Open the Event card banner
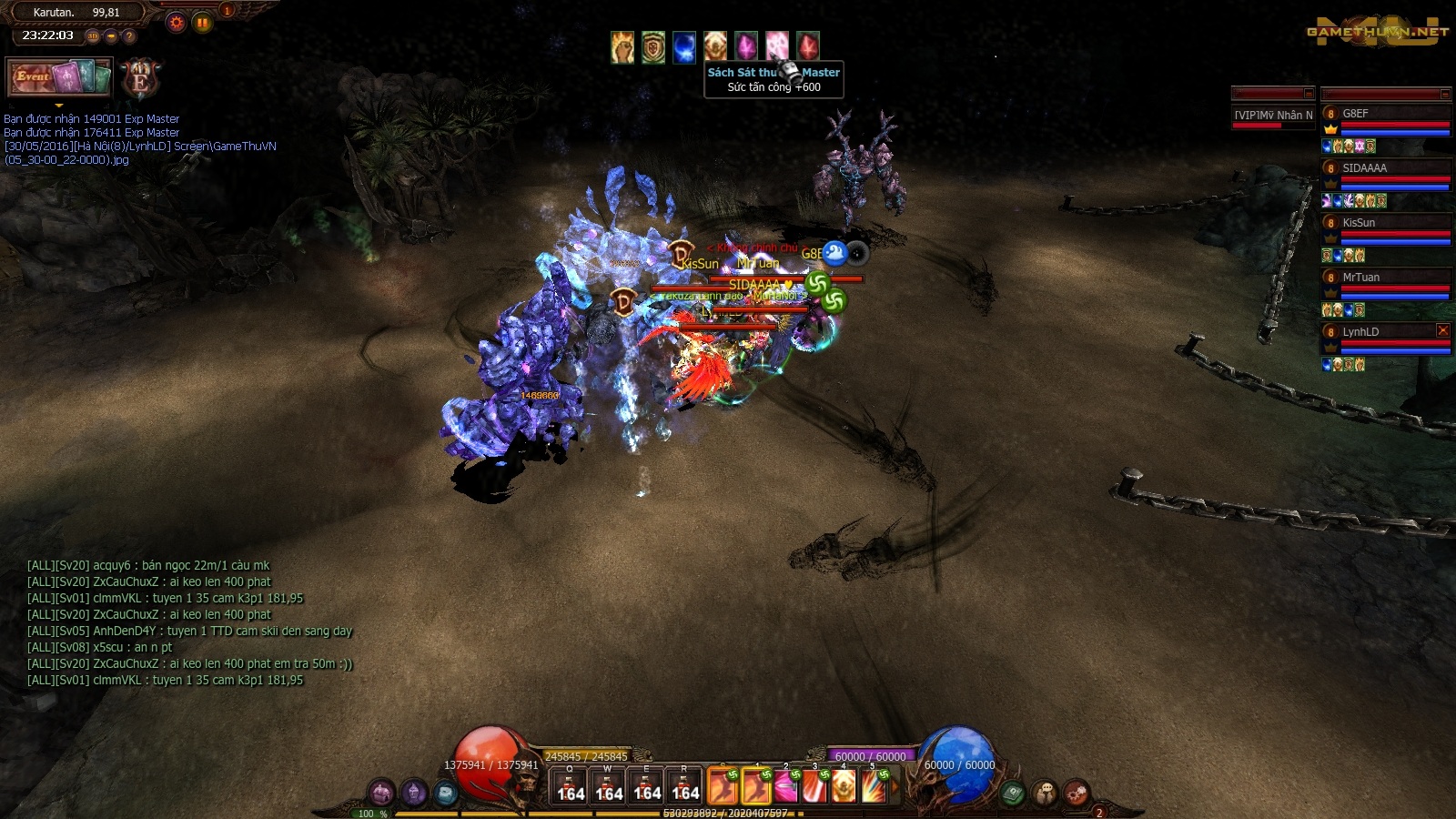This screenshot has width=1456, height=819. pos(58,77)
